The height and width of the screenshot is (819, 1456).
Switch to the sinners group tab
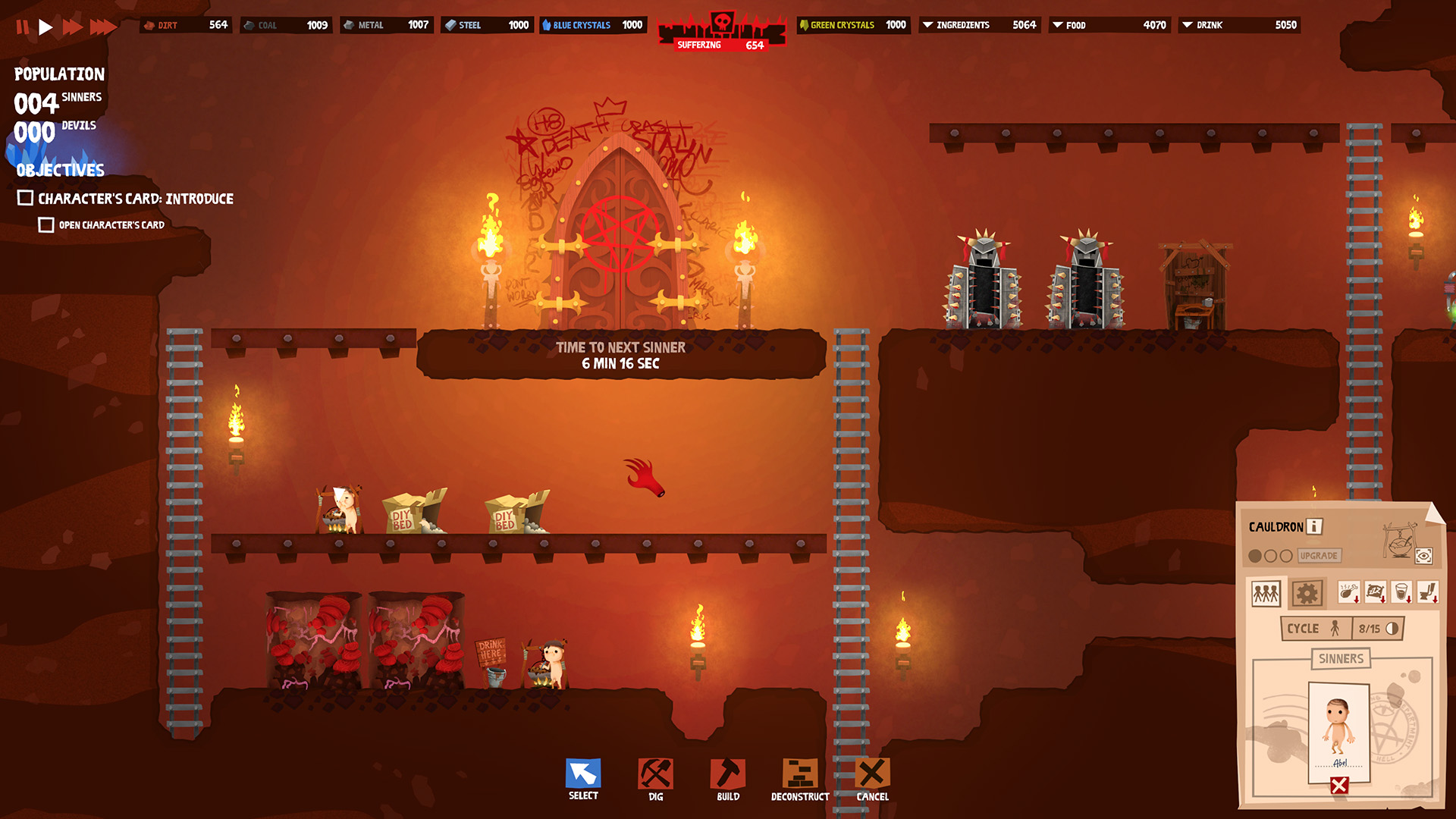coord(1266,593)
